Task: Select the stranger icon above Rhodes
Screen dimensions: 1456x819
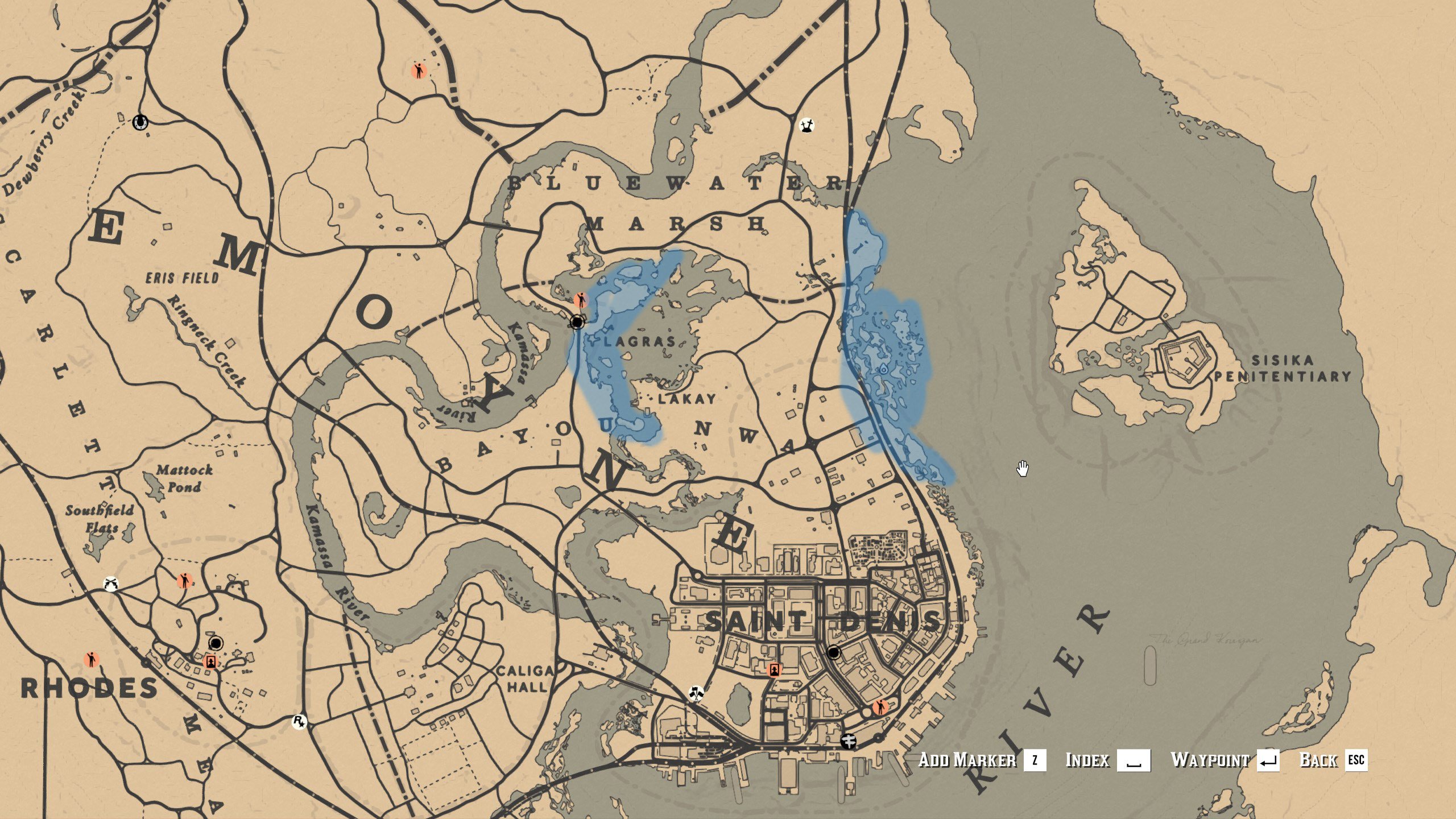Action: tap(185, 580)
